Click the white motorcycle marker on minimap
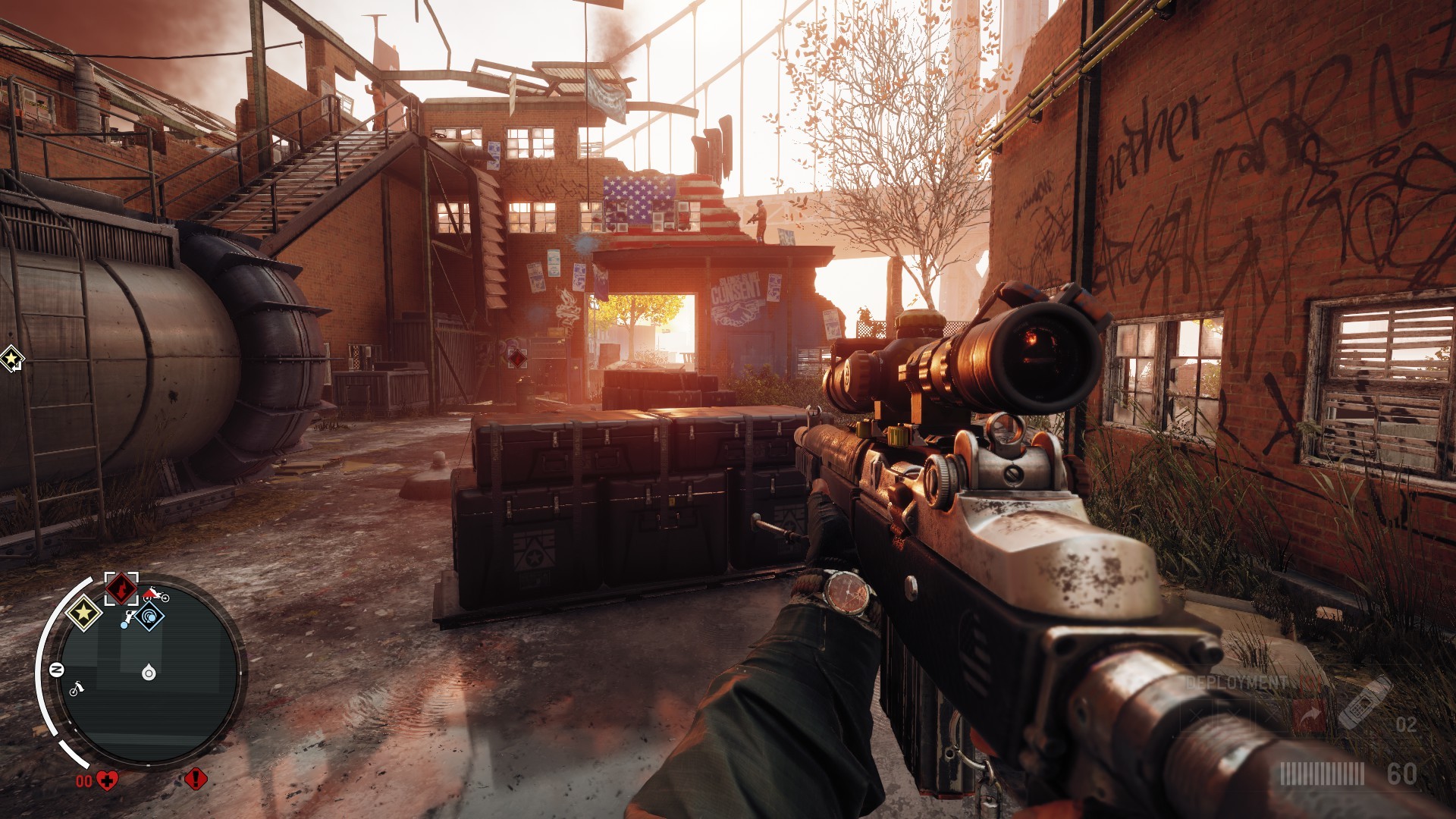The height and width of the screenshot is (819, 1456). 77,689
